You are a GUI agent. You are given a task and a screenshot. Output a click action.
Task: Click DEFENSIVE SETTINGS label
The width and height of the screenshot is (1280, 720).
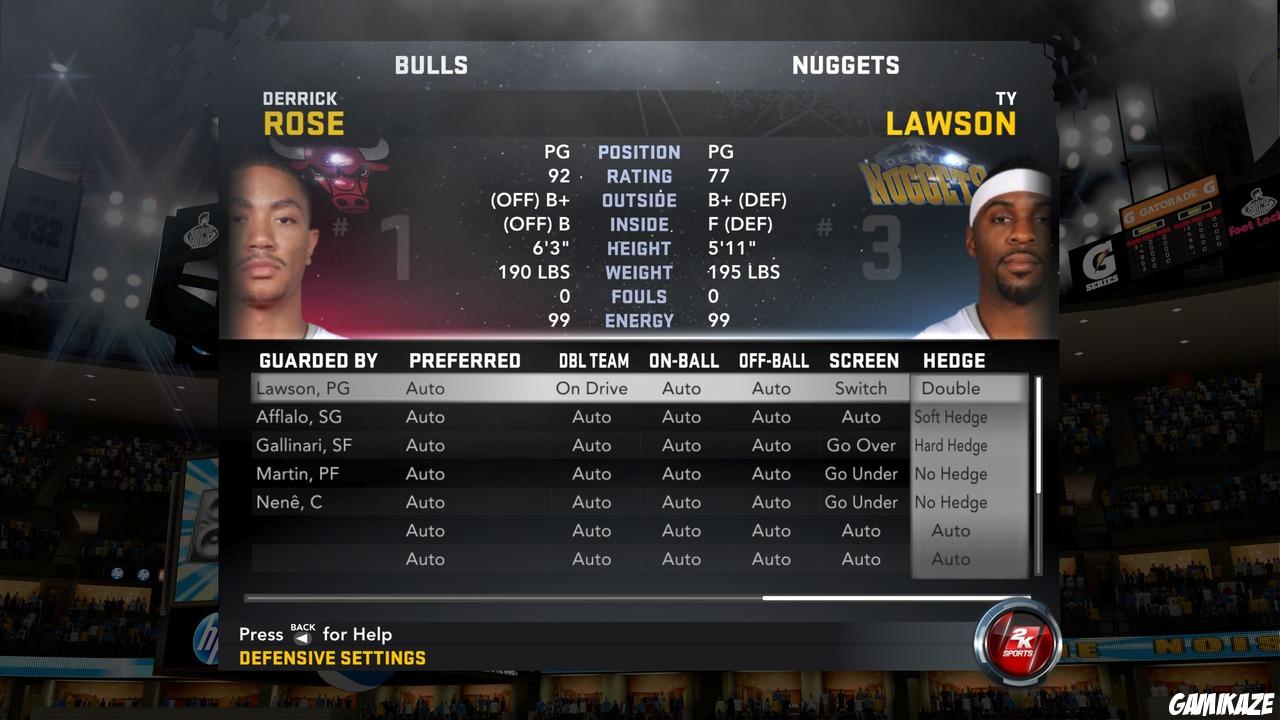[x=333, y=658]
